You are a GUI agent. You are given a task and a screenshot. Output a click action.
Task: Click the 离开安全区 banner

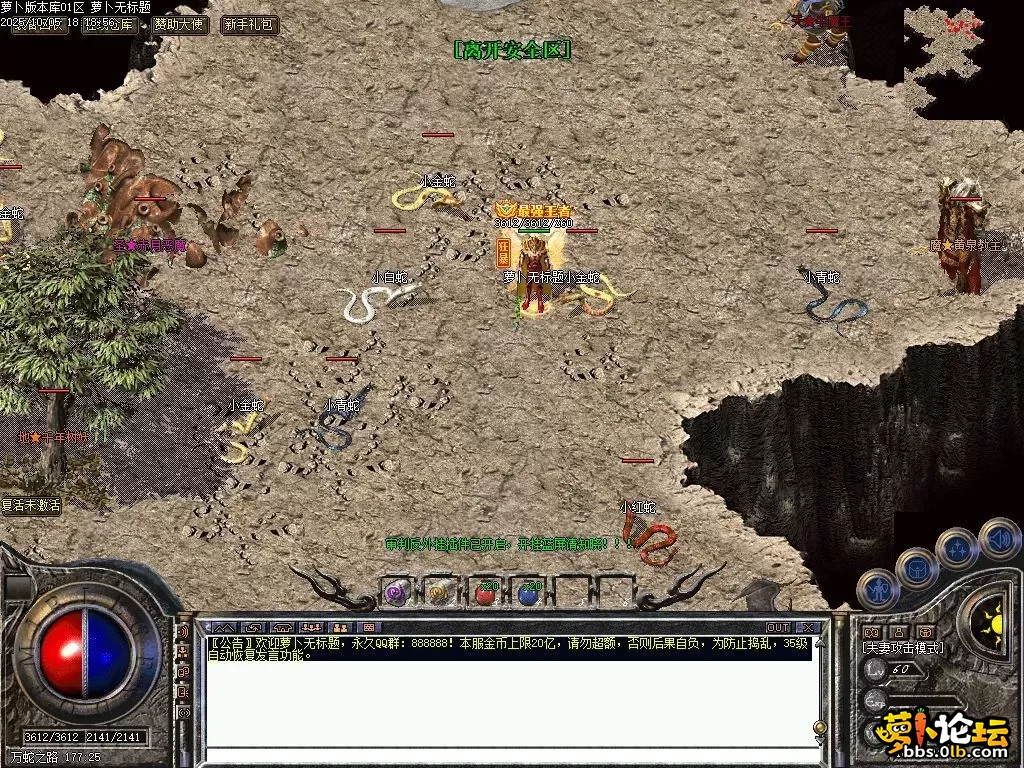(512, 50)
